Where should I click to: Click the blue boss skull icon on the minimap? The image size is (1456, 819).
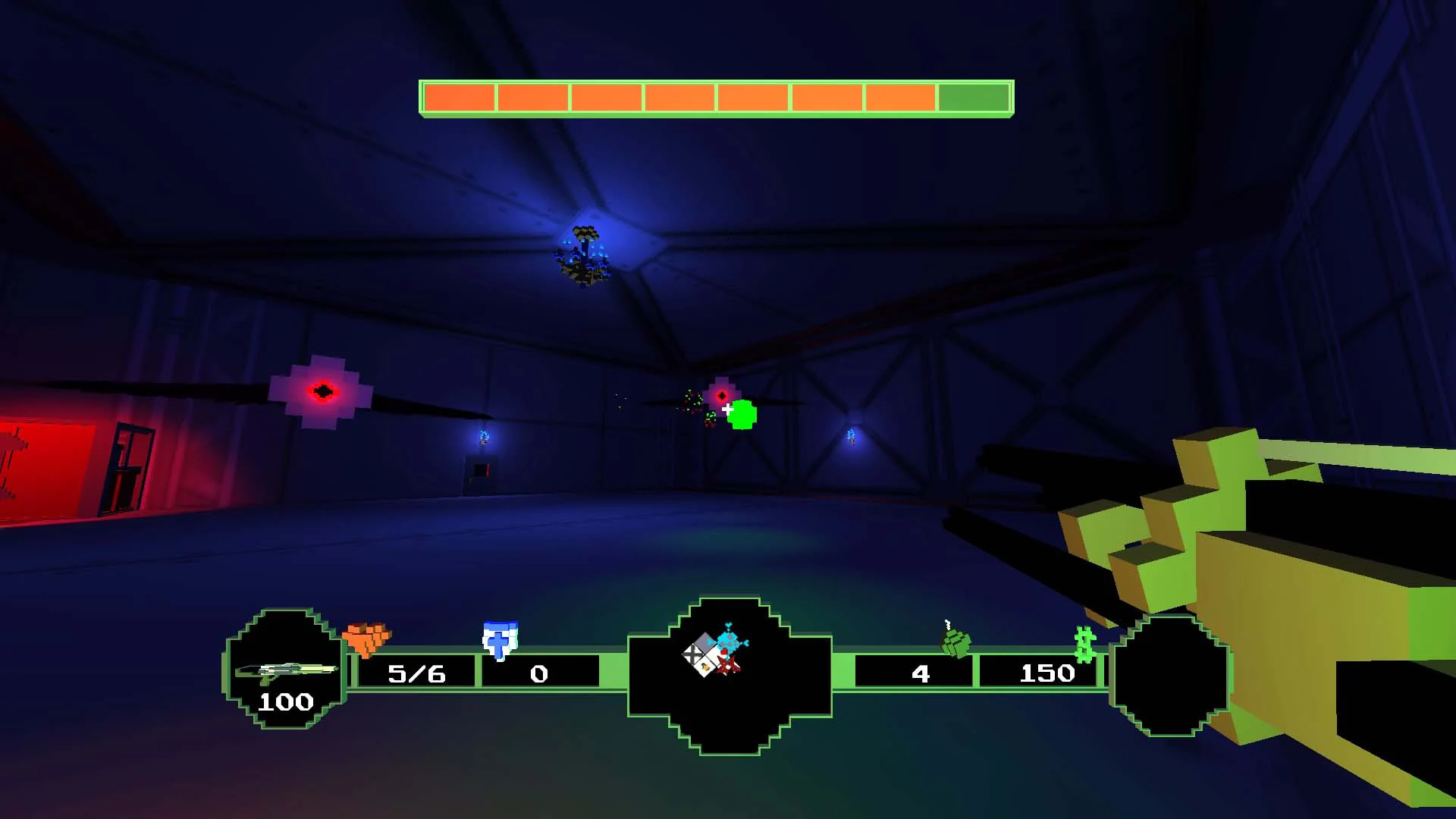(729, 639)
